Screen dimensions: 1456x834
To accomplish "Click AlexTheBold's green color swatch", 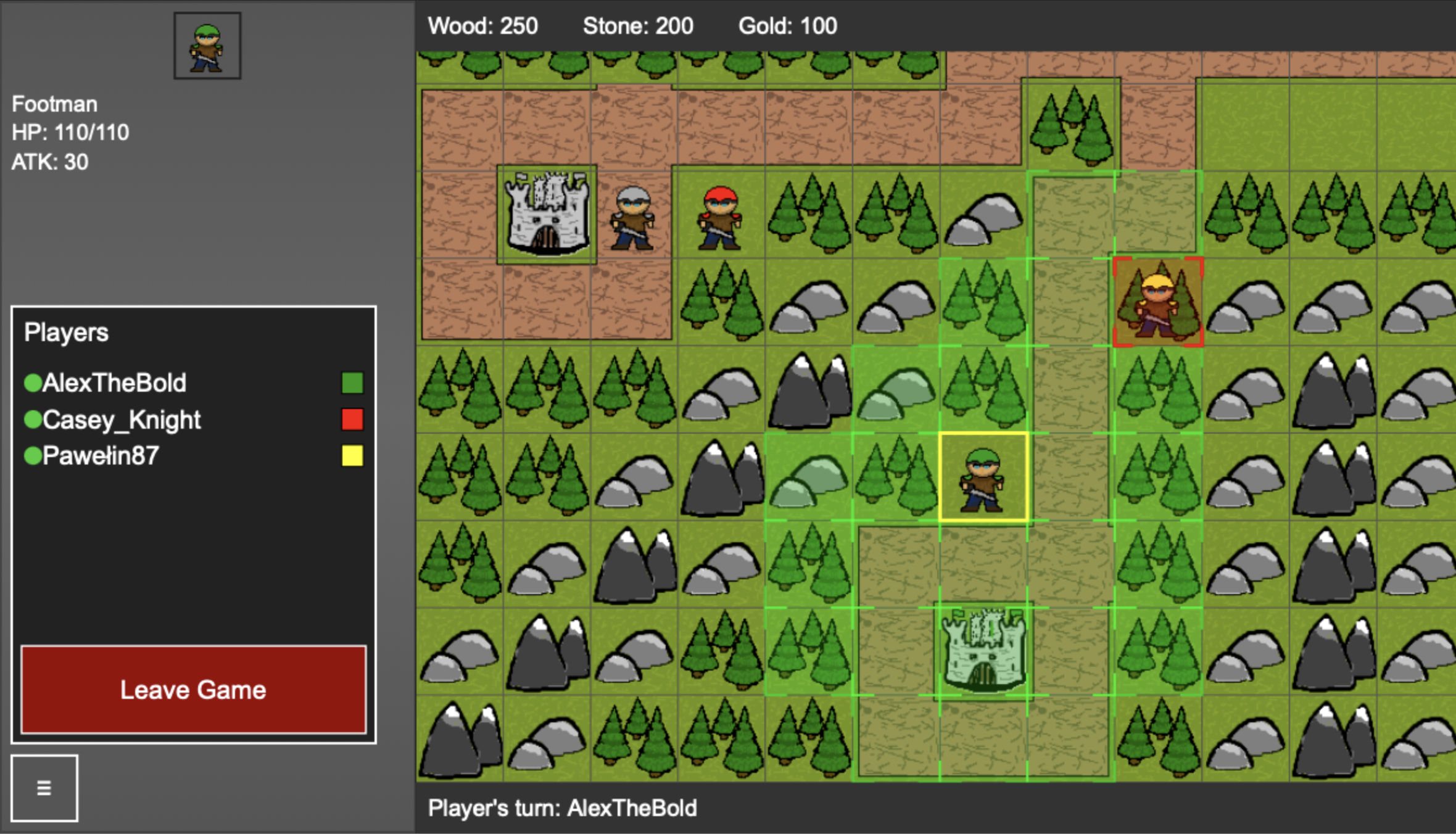I will point(354,382).
